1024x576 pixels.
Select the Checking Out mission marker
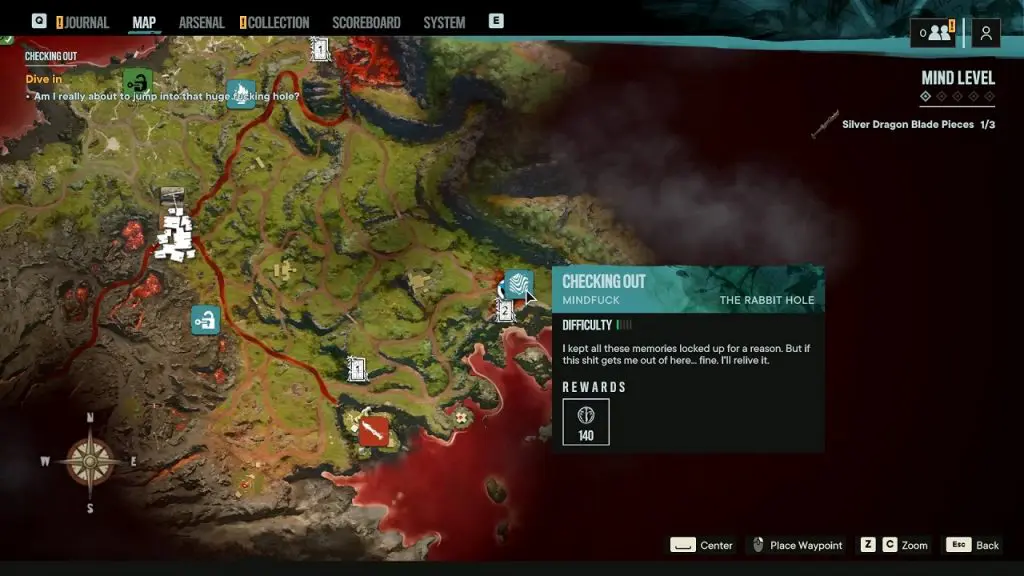pyautogui.click(x=518, y=285)
